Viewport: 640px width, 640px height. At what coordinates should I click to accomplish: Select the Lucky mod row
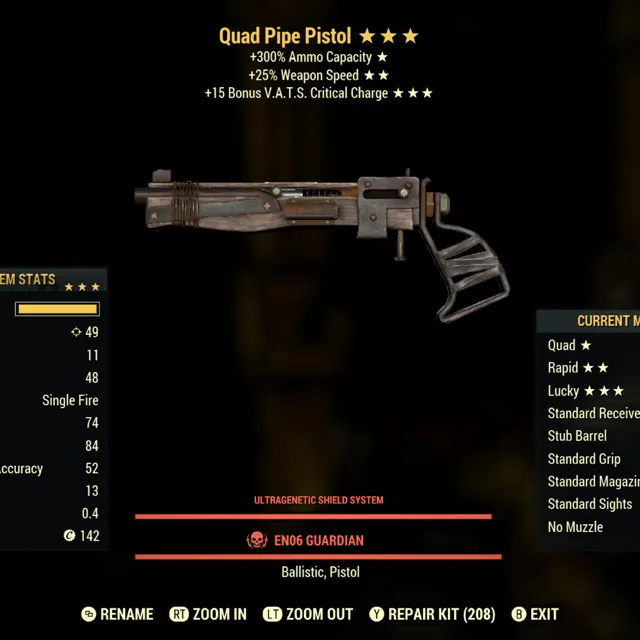click(x=586, y=391)
